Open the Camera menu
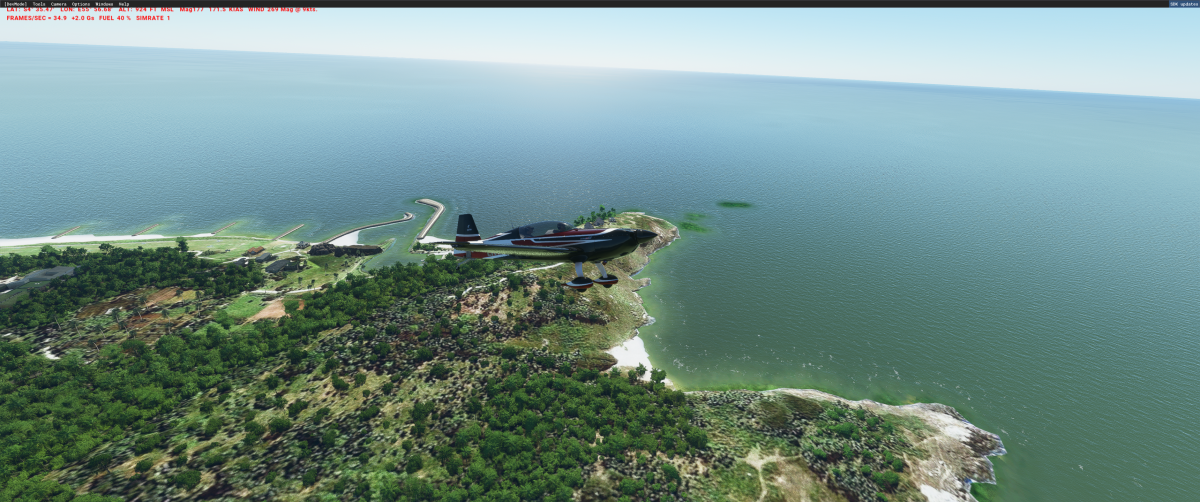 click(x=59, y=4)
